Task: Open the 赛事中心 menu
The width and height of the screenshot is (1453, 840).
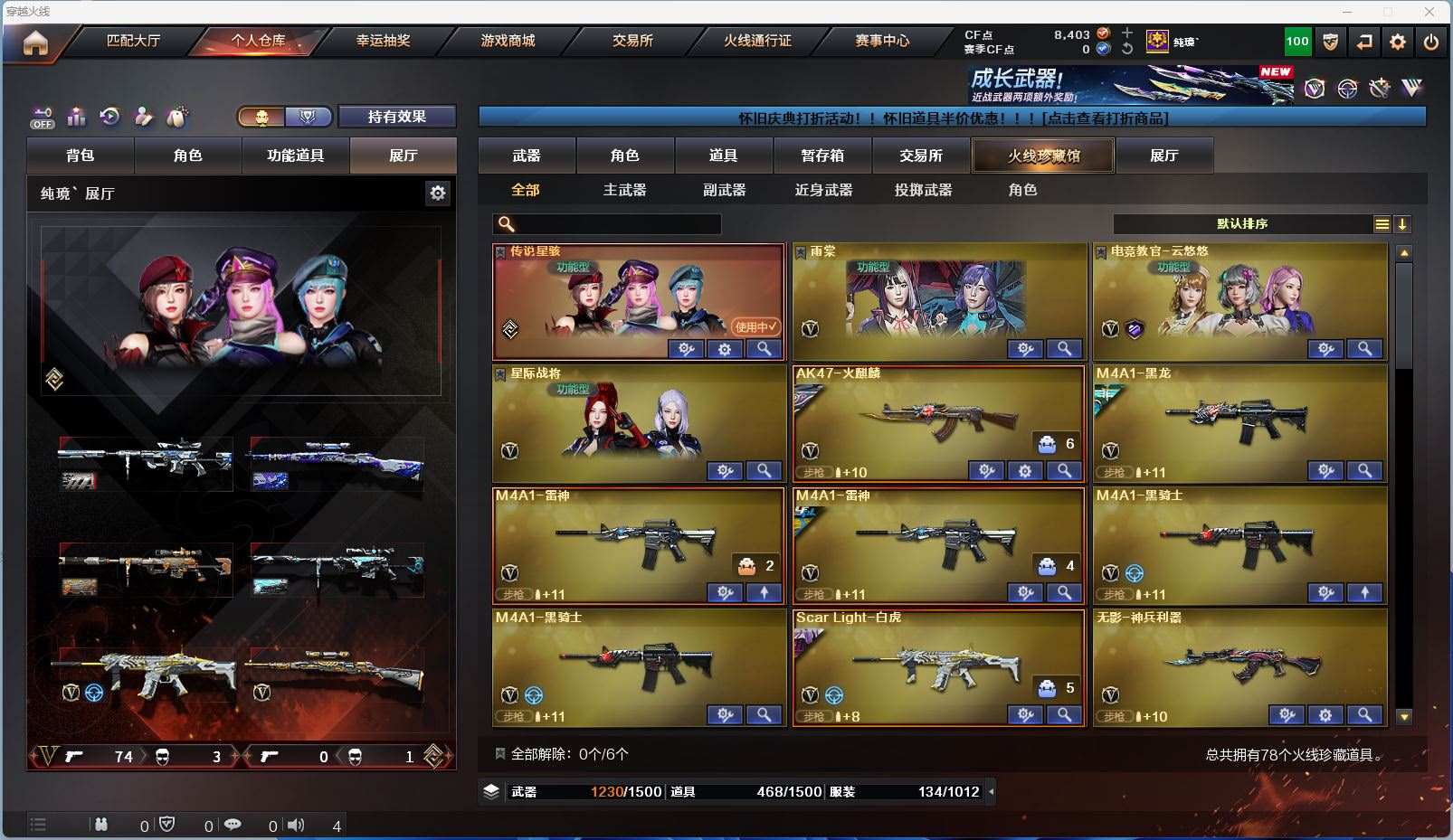Action: [882, 41]
